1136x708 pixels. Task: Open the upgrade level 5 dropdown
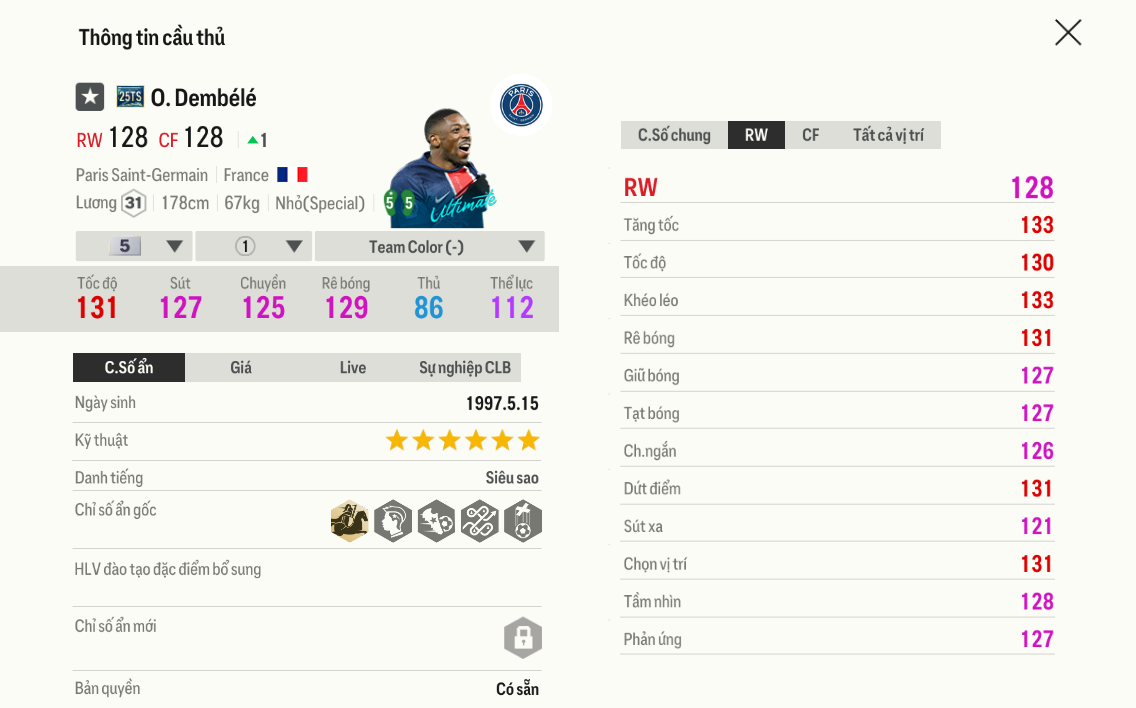coord(134,247)
